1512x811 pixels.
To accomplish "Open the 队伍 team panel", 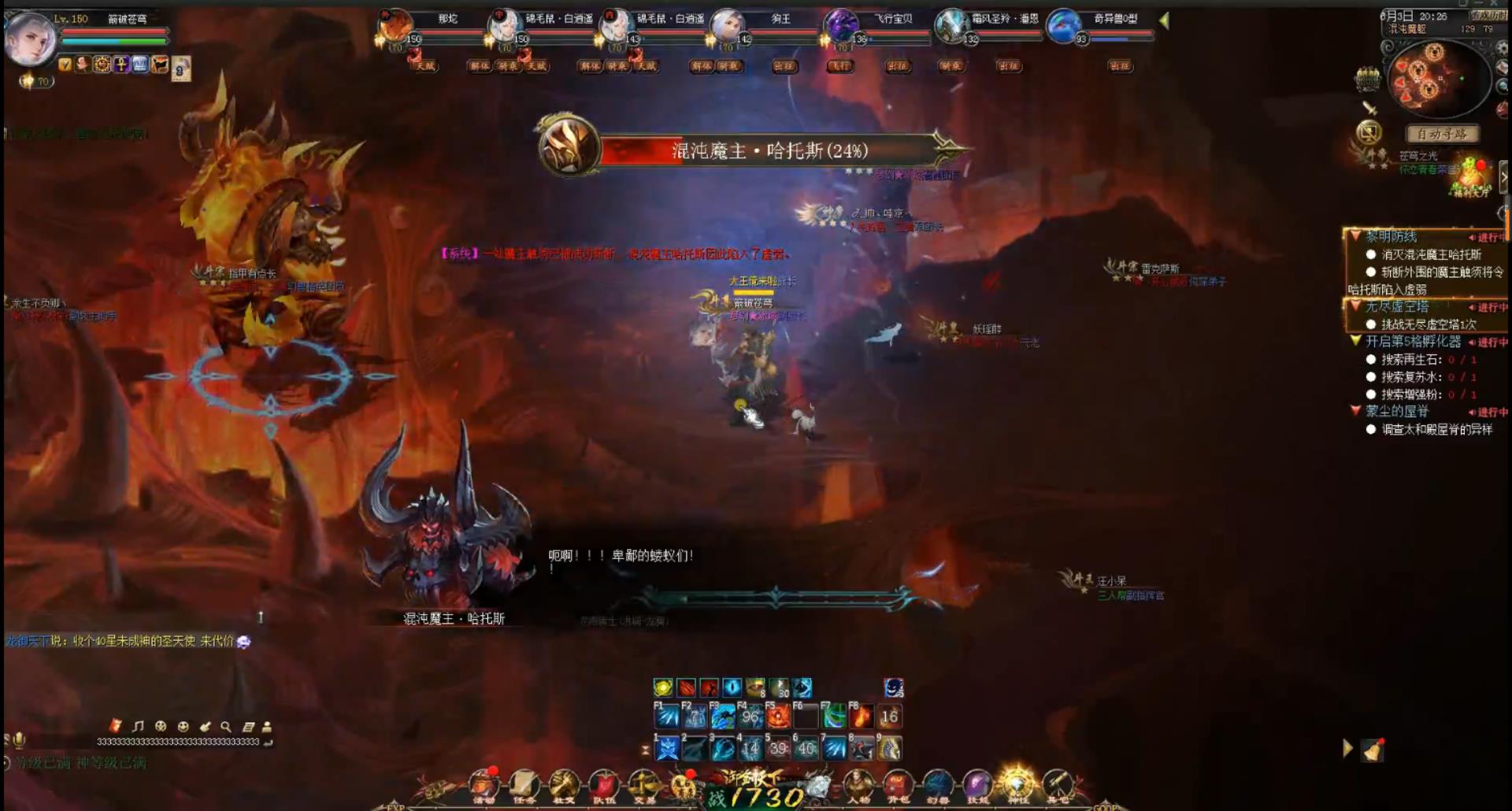I will (604, 785).
